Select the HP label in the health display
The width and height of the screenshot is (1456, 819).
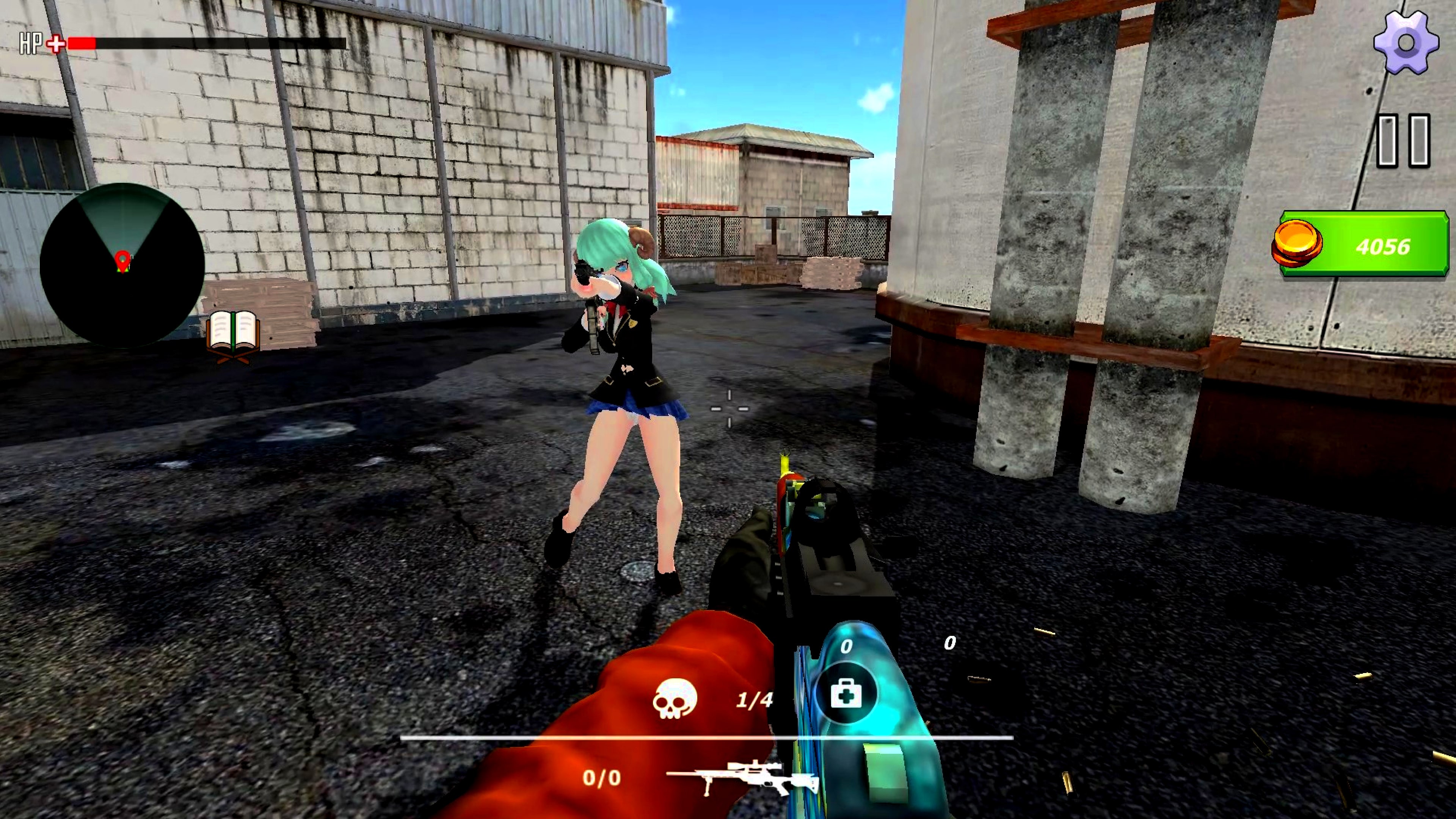[31, 42]
